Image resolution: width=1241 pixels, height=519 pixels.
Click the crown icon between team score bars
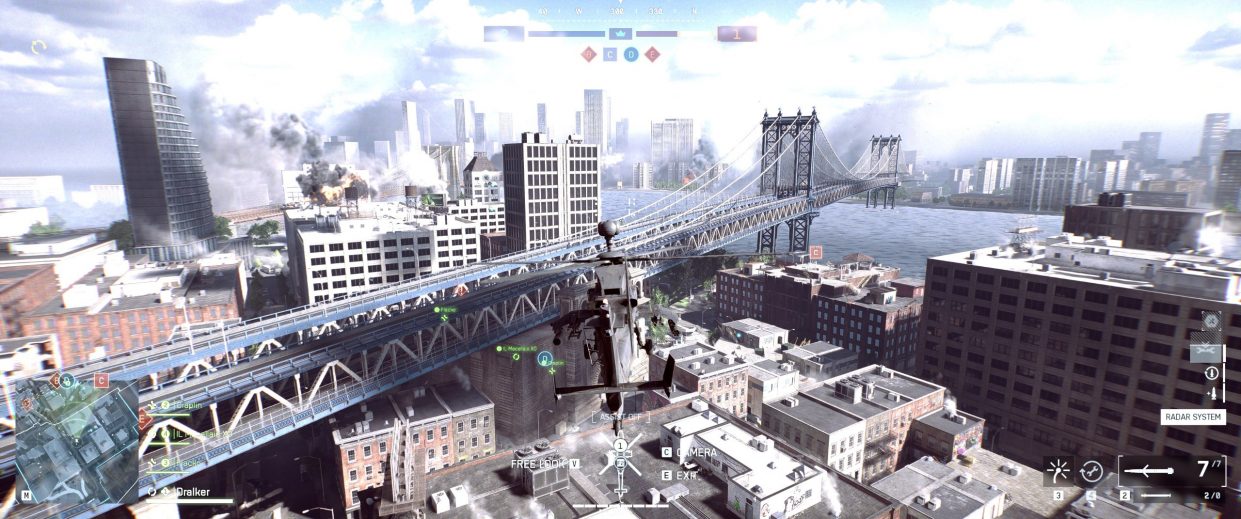618,34
